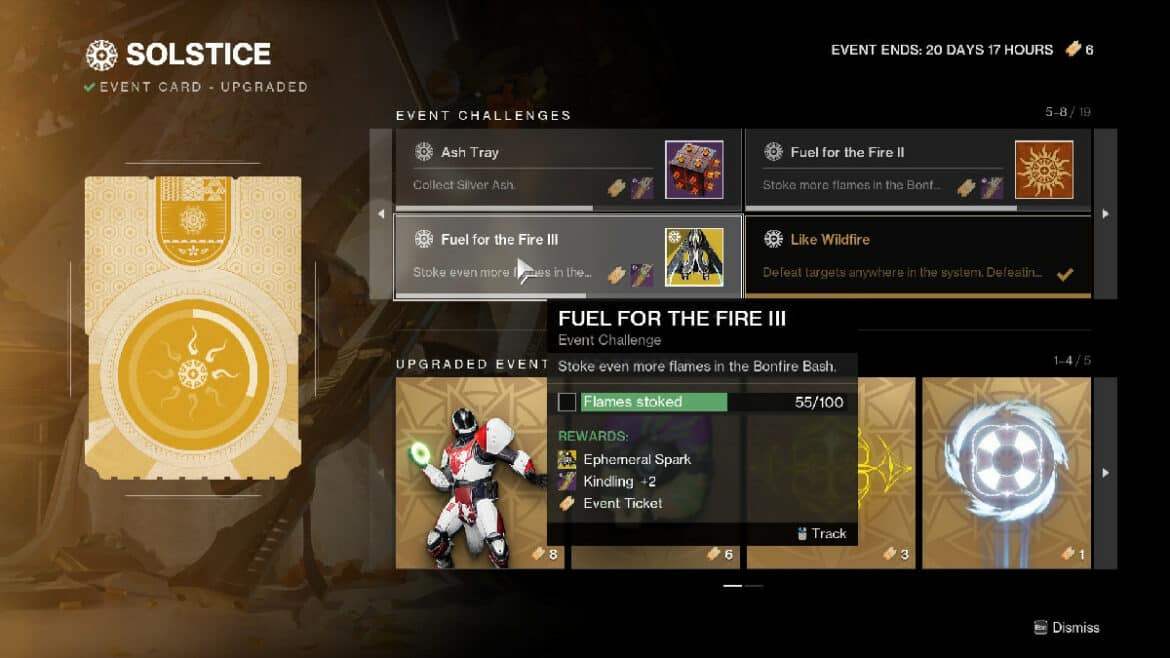Show next page of upgraded event rewards
This screenshot has width=1170, height=658.
(x=1105, y=472)
